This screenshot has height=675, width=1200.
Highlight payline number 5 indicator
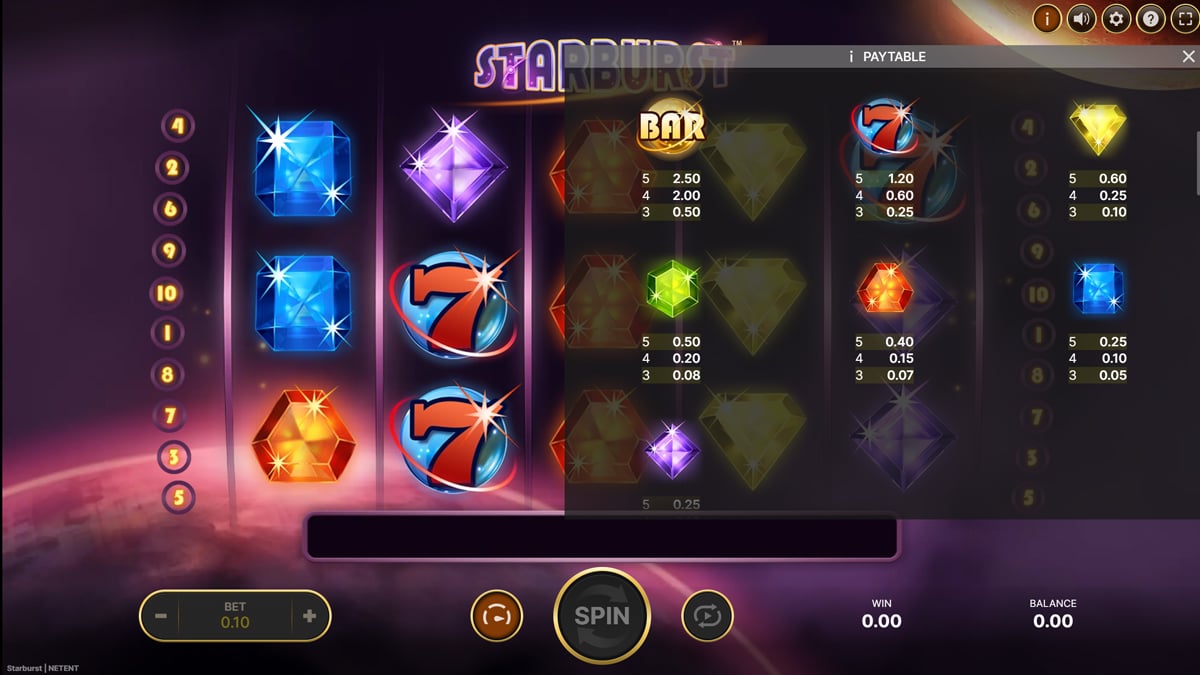click(178, 497)
